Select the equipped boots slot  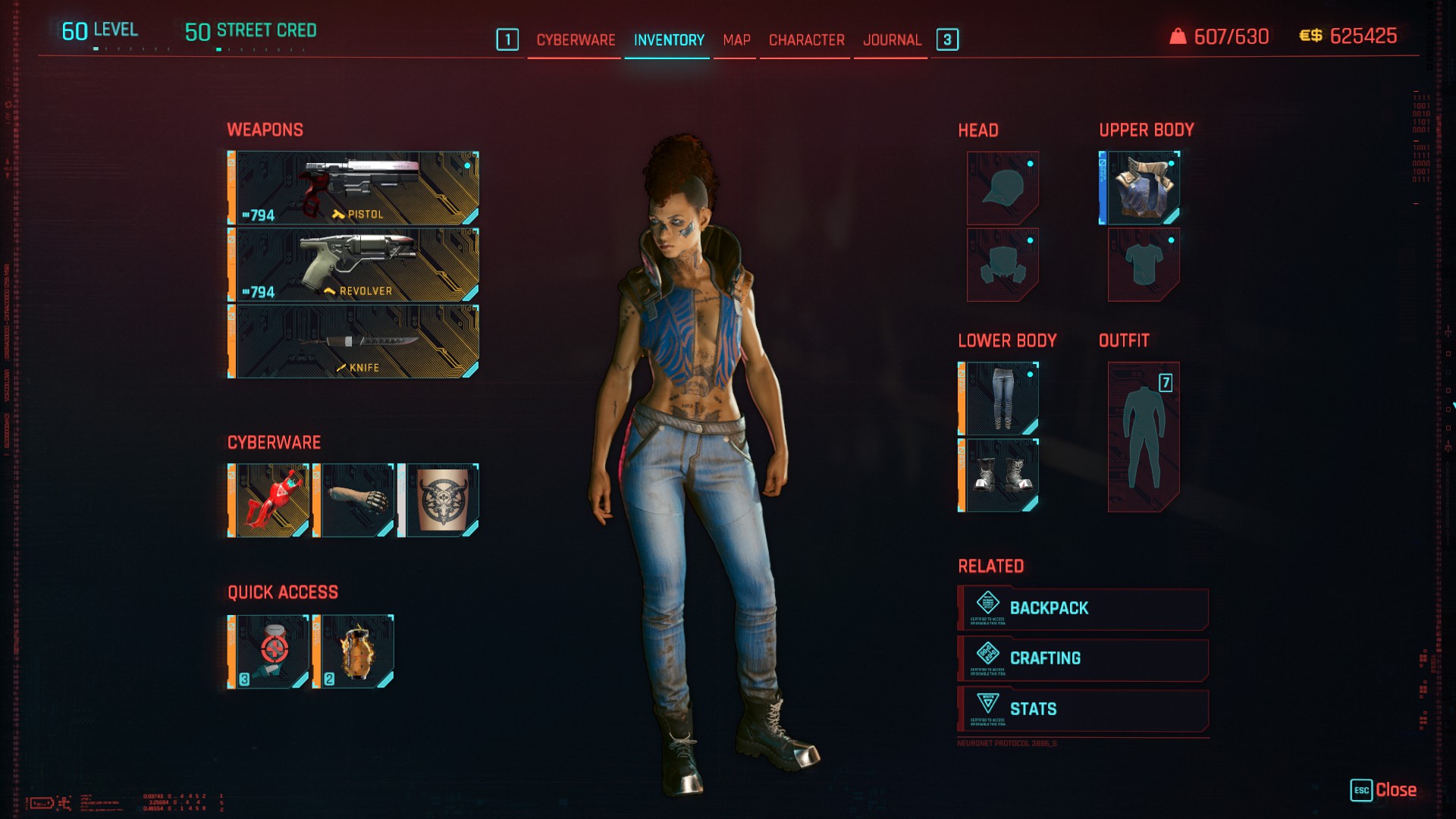coord(999,475)
